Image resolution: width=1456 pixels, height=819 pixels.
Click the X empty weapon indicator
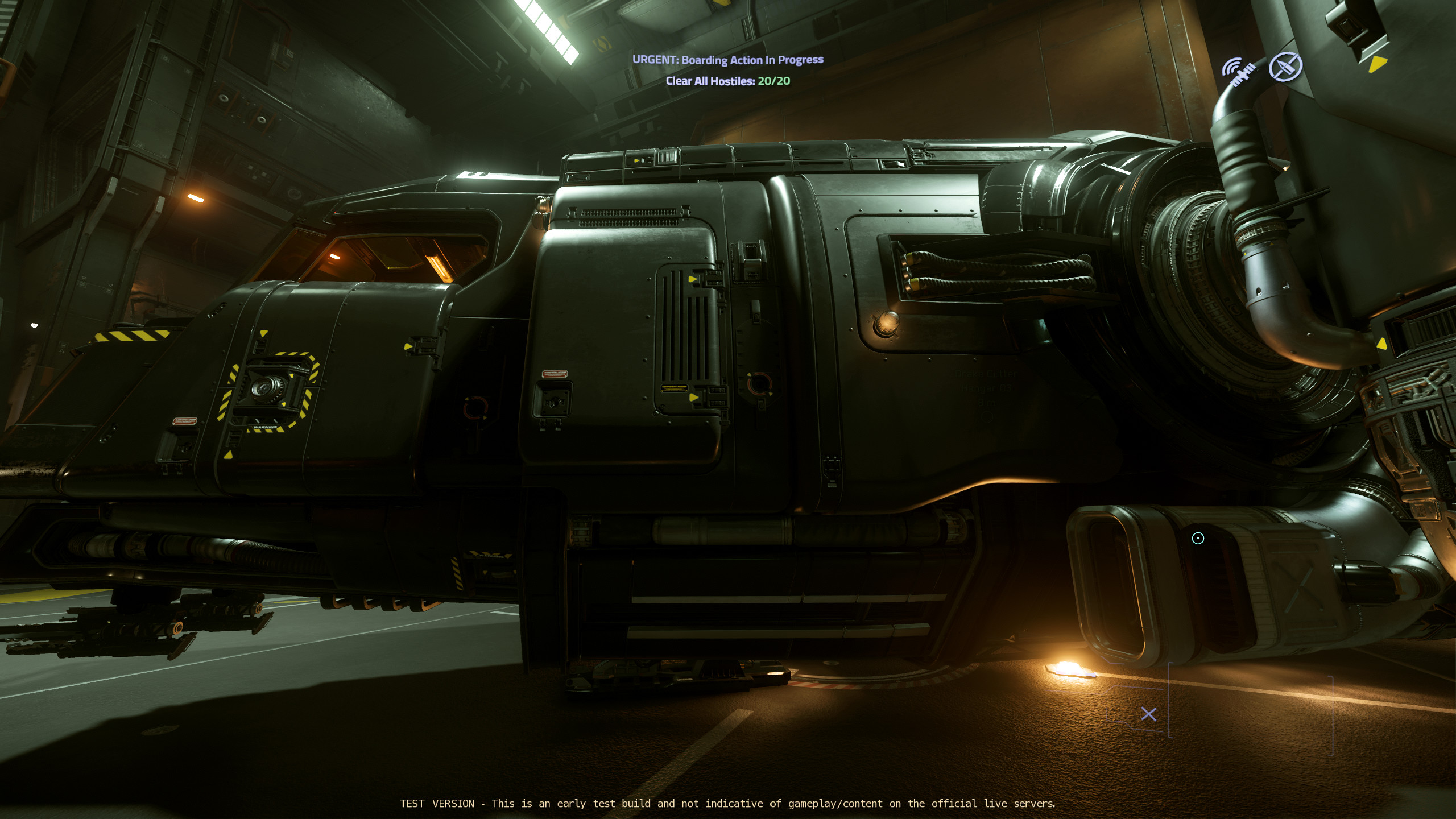[x=1148, y=714]
